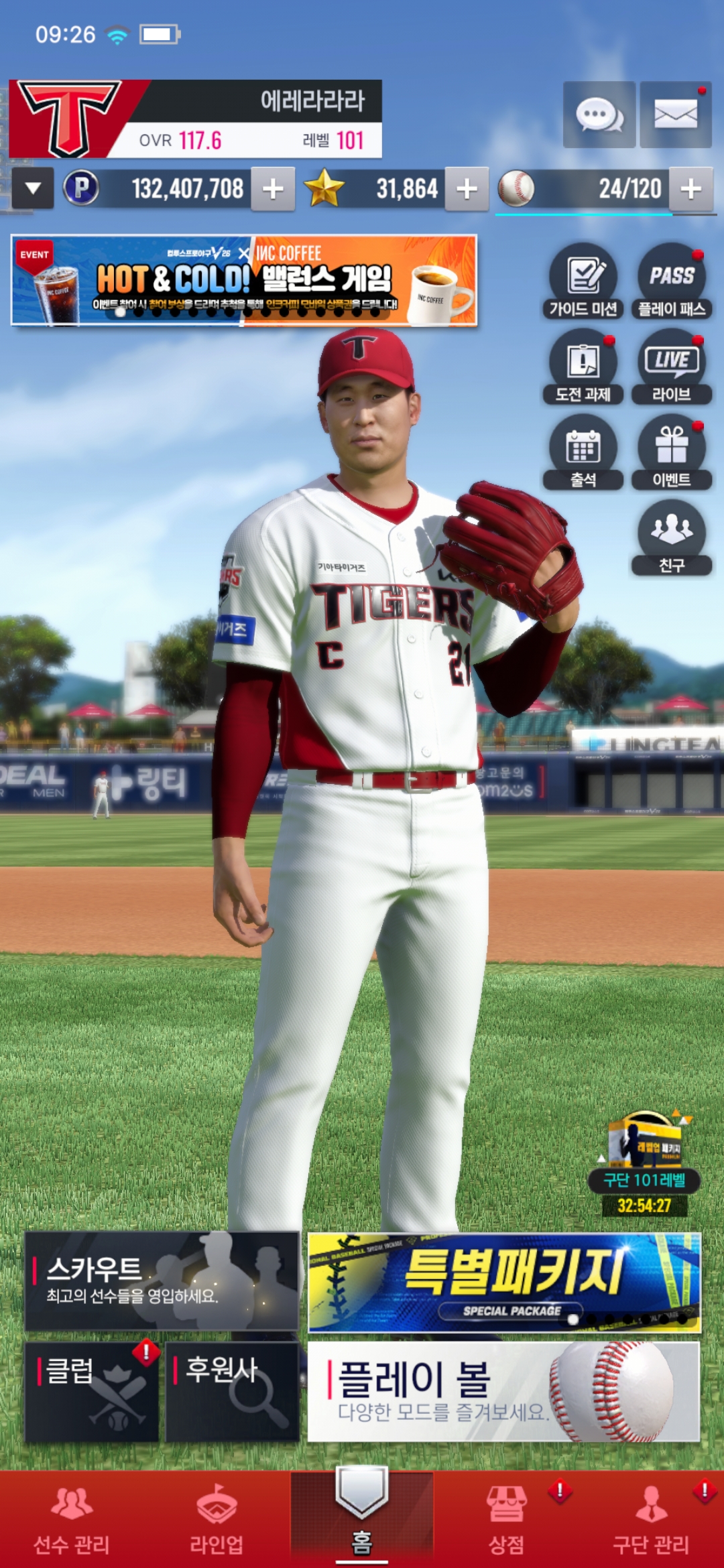Viewport: 724px width, 1568px height.
Task: Refill baseballs with plus button
Action: [691, 189]
